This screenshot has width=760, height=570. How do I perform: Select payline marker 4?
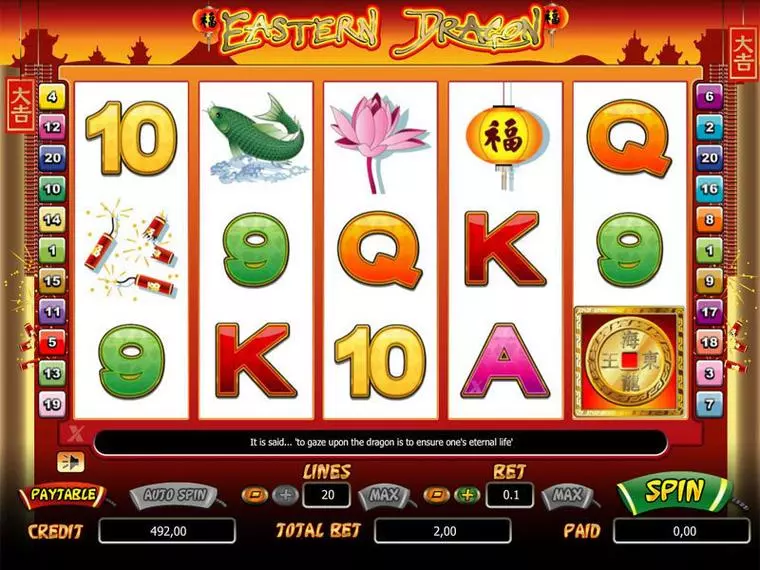point(52,97)
